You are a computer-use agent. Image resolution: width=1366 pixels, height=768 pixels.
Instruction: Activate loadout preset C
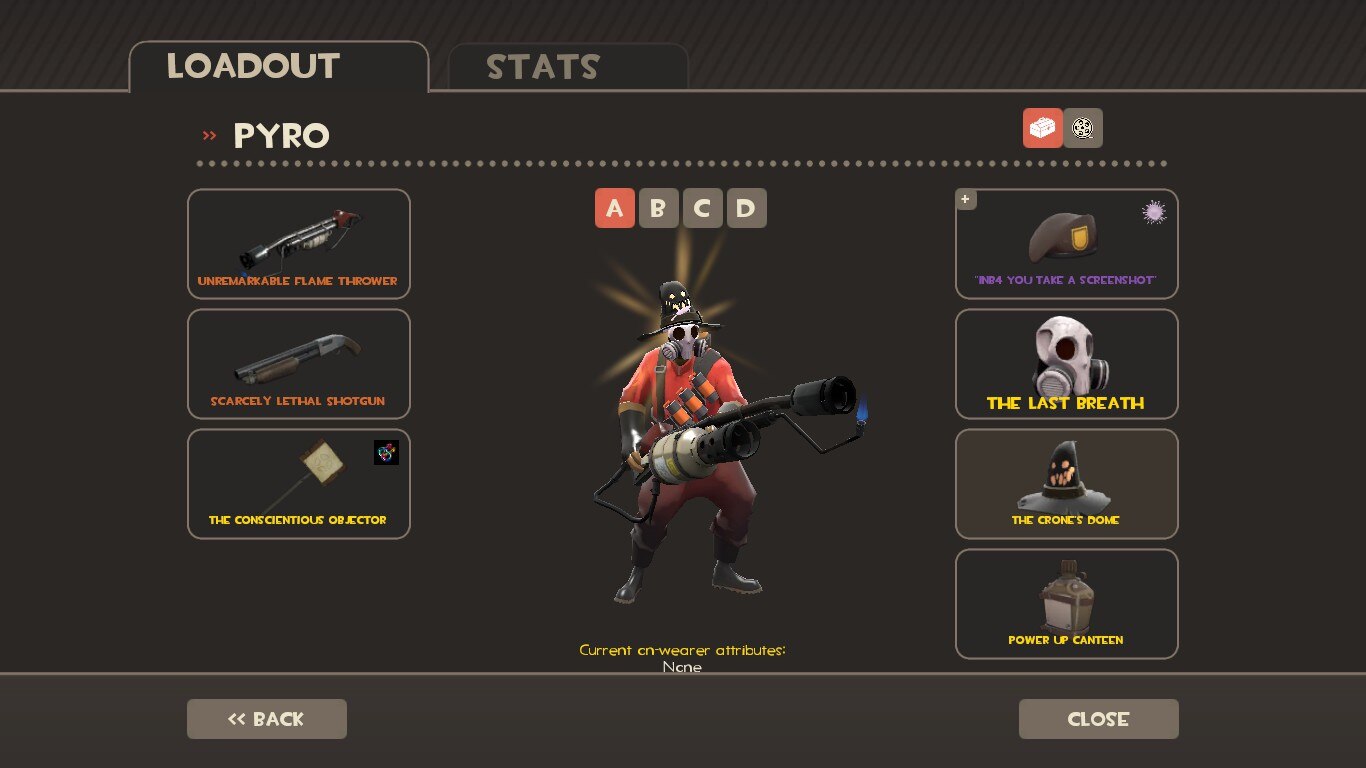[x=702, y=208]
